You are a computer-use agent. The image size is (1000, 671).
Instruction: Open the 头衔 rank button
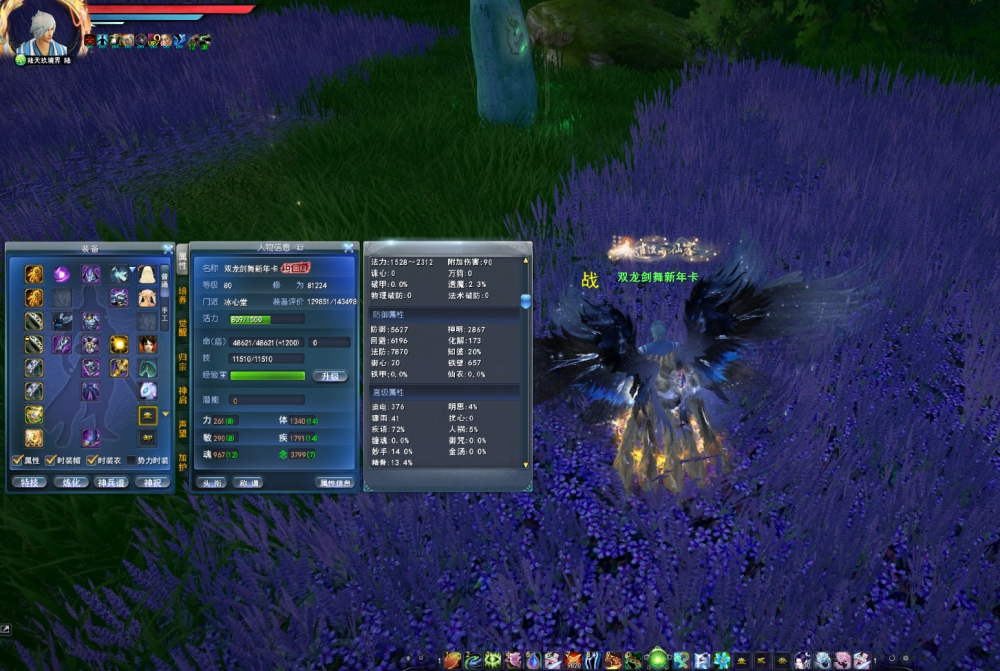[212, 482]
